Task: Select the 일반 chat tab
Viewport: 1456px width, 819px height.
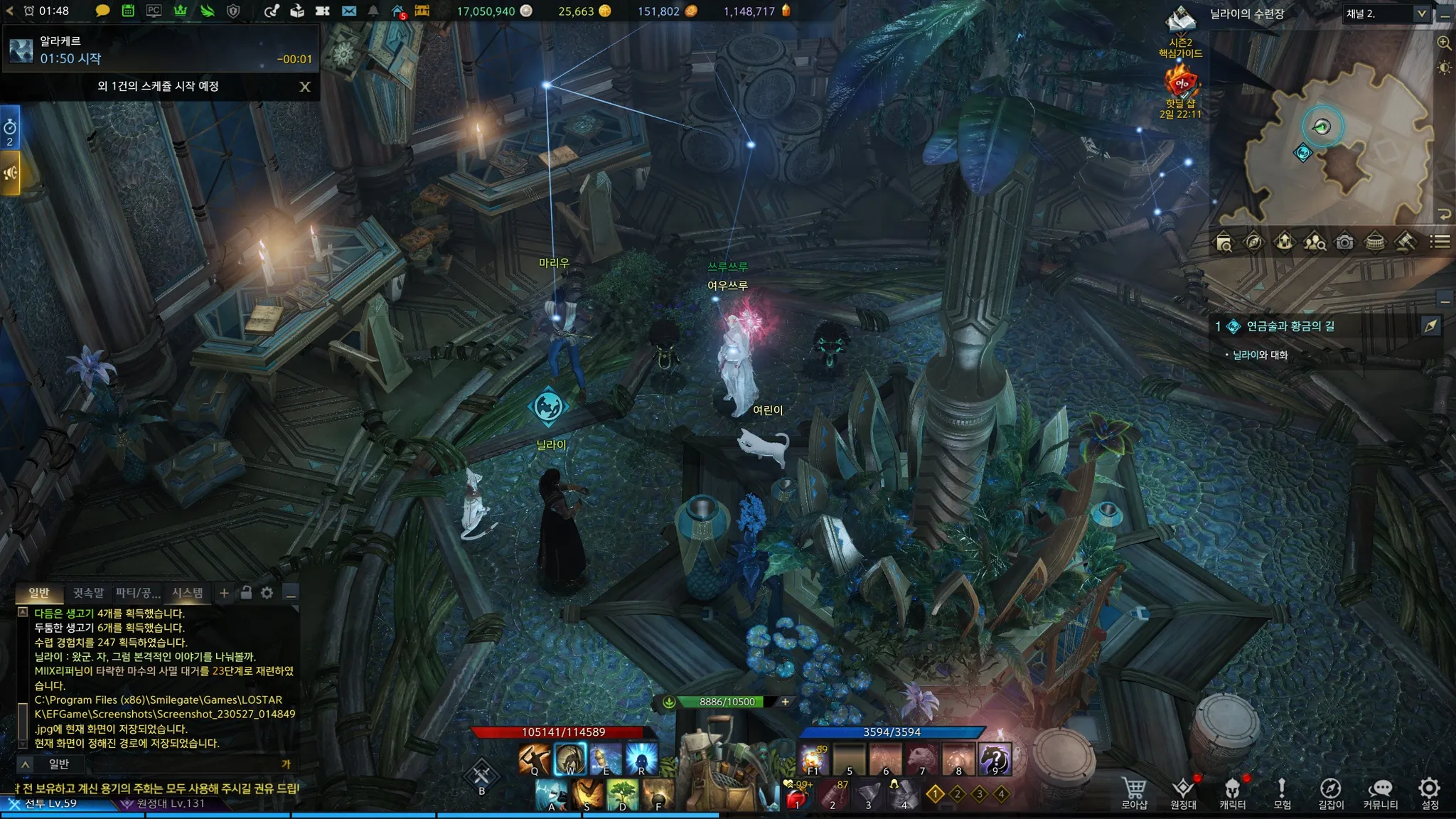Action: (x=39, y=592)
